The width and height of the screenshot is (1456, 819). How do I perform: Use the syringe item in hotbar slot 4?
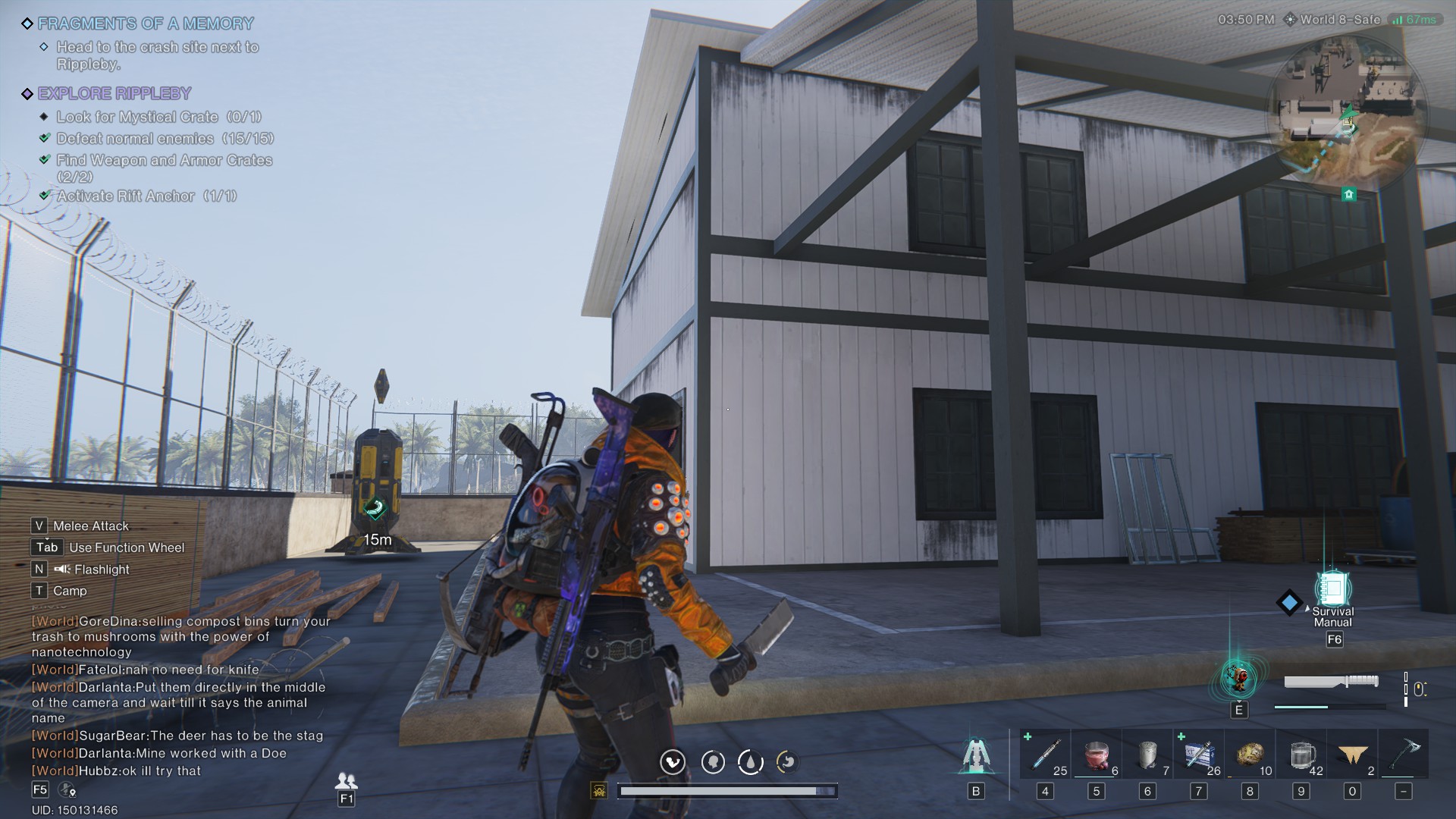1046,755
